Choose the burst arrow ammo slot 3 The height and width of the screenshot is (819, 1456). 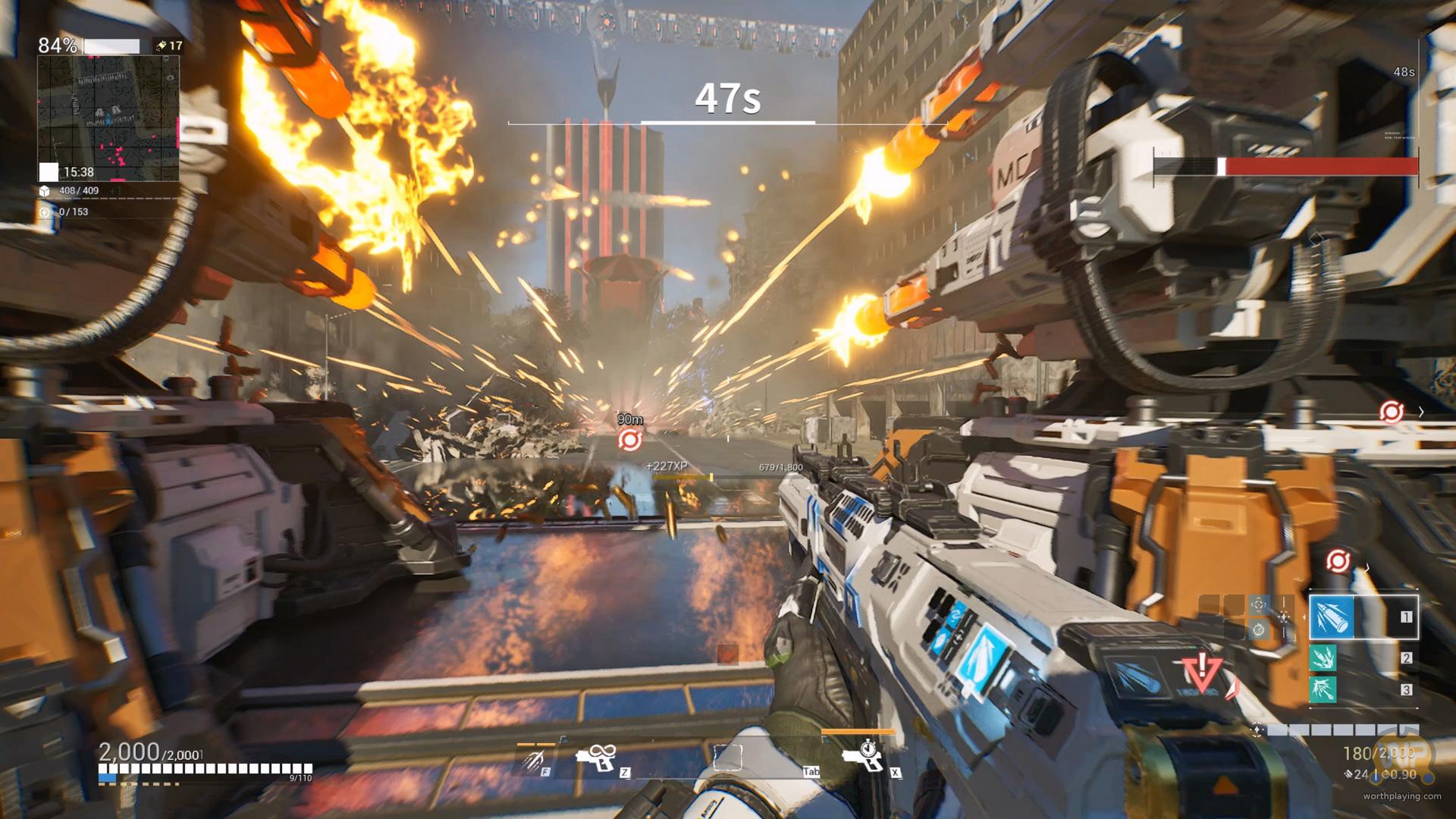click(1323, 689)
